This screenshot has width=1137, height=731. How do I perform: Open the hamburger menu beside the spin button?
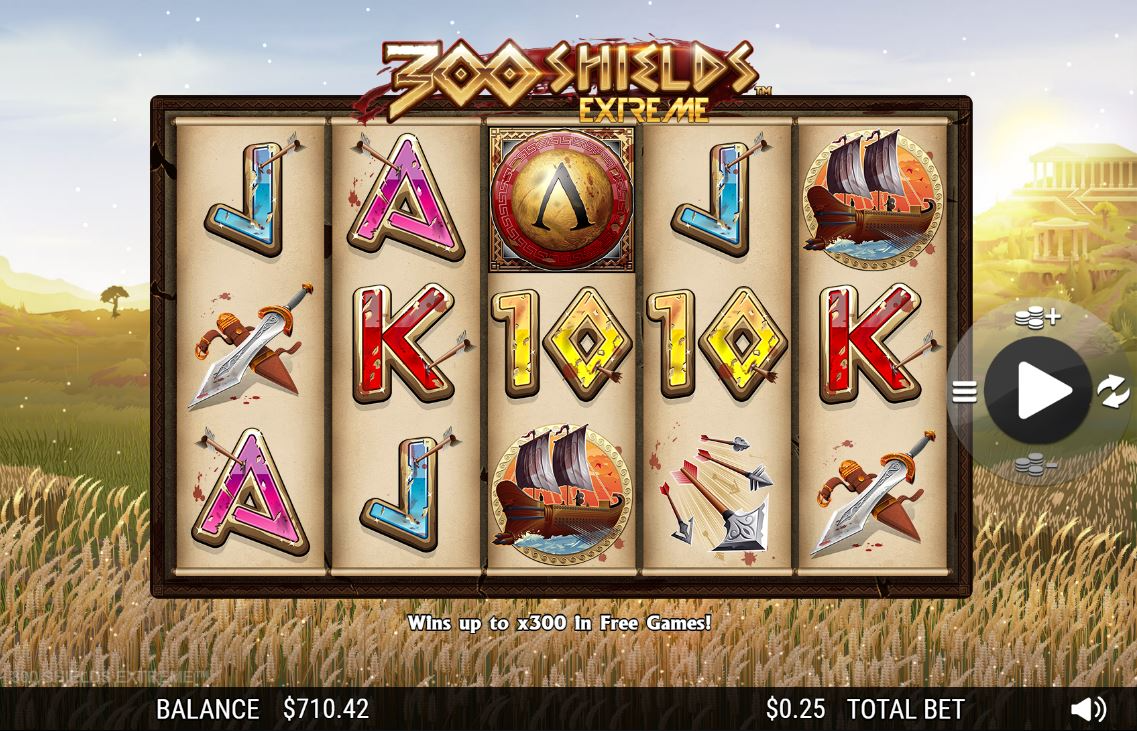pyautogui.click(x=964, y=391)
